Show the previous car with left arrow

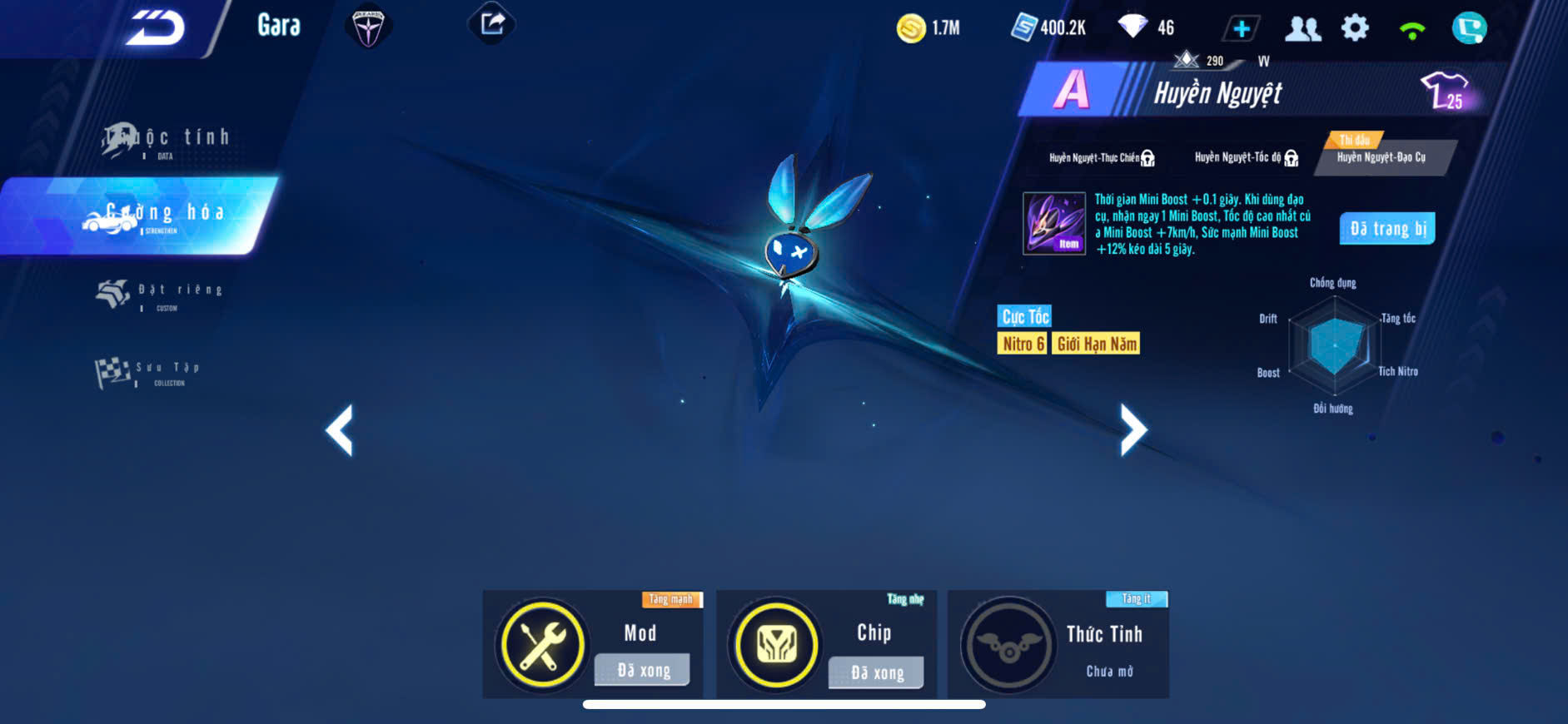[340, 430]
